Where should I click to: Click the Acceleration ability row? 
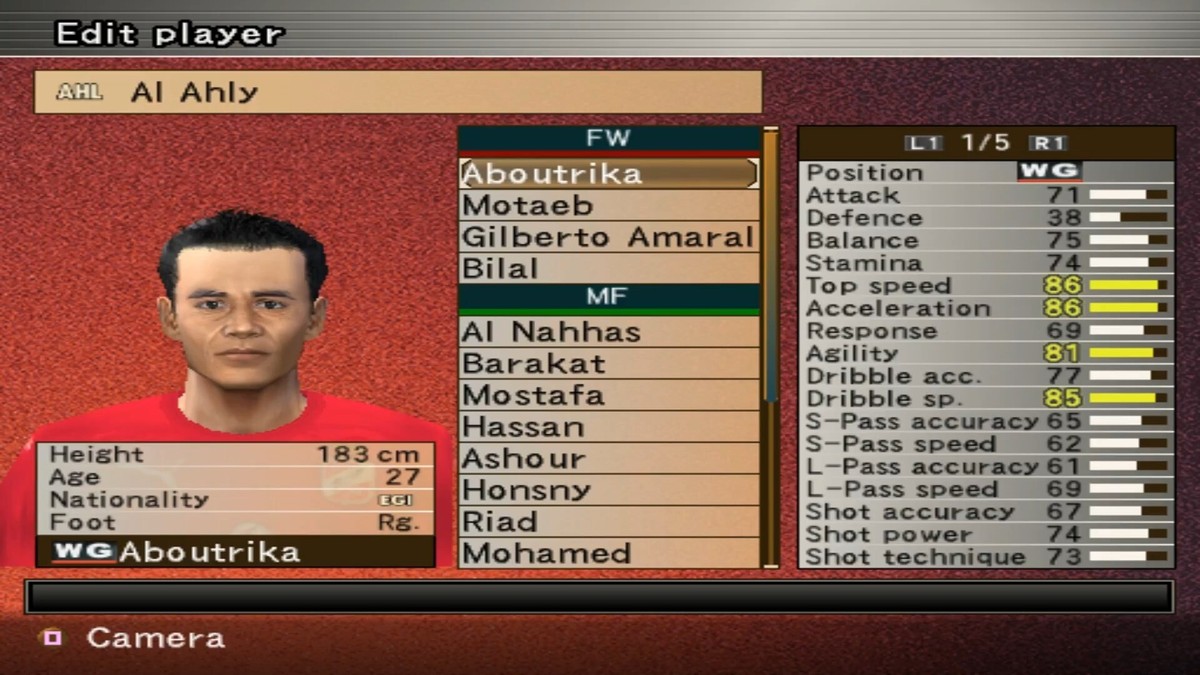click(x=985, y=308)
